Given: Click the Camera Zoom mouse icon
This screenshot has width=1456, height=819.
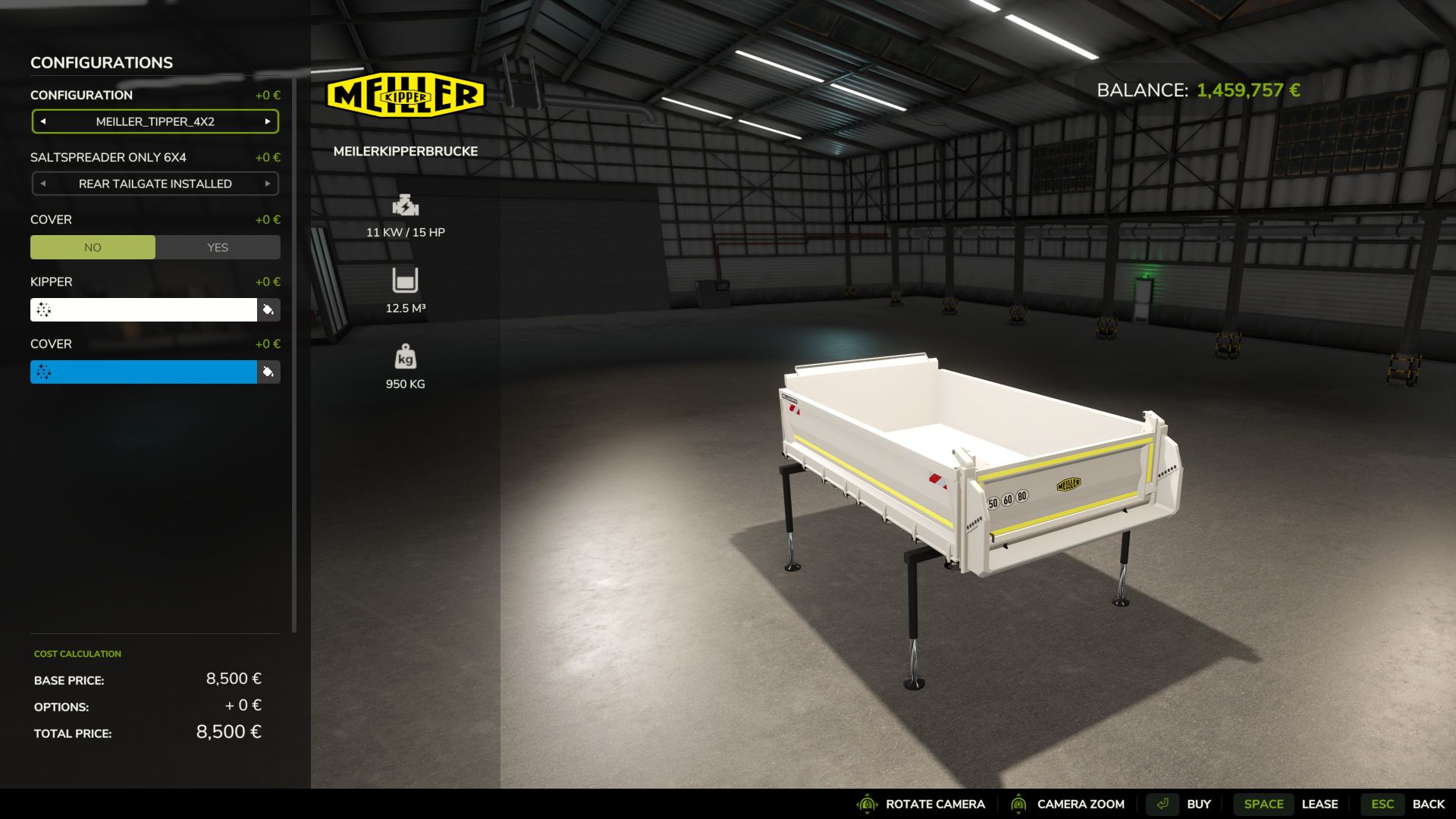Looking at the screenshot, I should [x=1020, y=804].
